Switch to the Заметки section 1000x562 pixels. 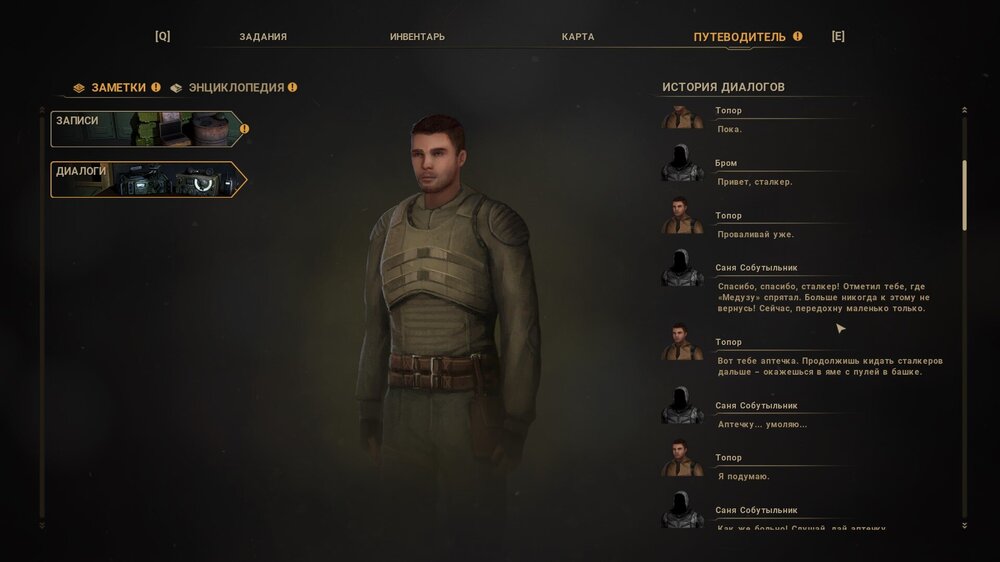point(118,88)
